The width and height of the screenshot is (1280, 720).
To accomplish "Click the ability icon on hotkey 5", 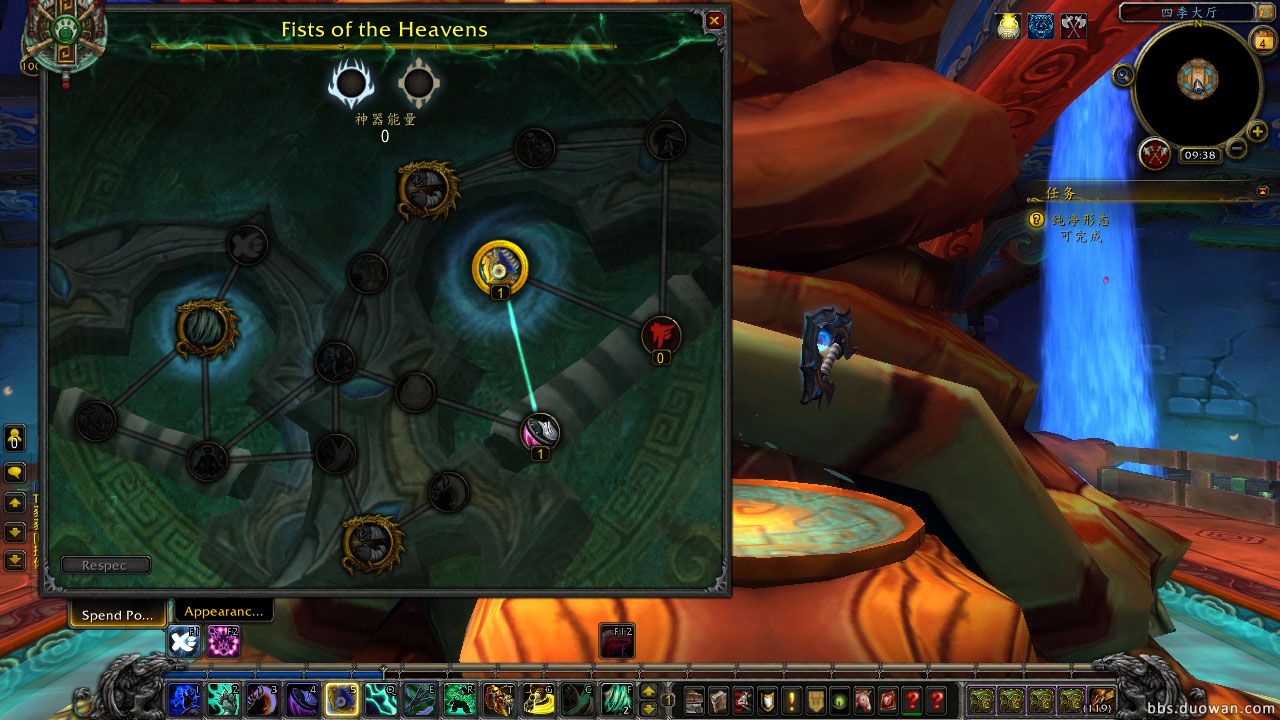I will [x=342, y=700].
